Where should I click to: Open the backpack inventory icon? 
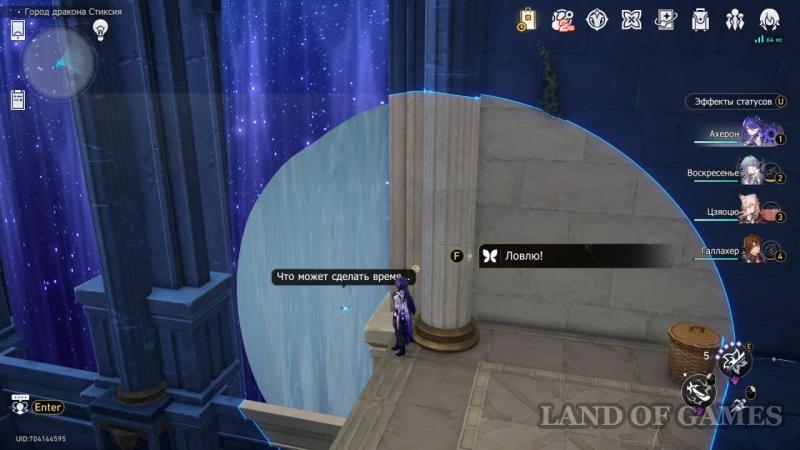tap(700, 19)
